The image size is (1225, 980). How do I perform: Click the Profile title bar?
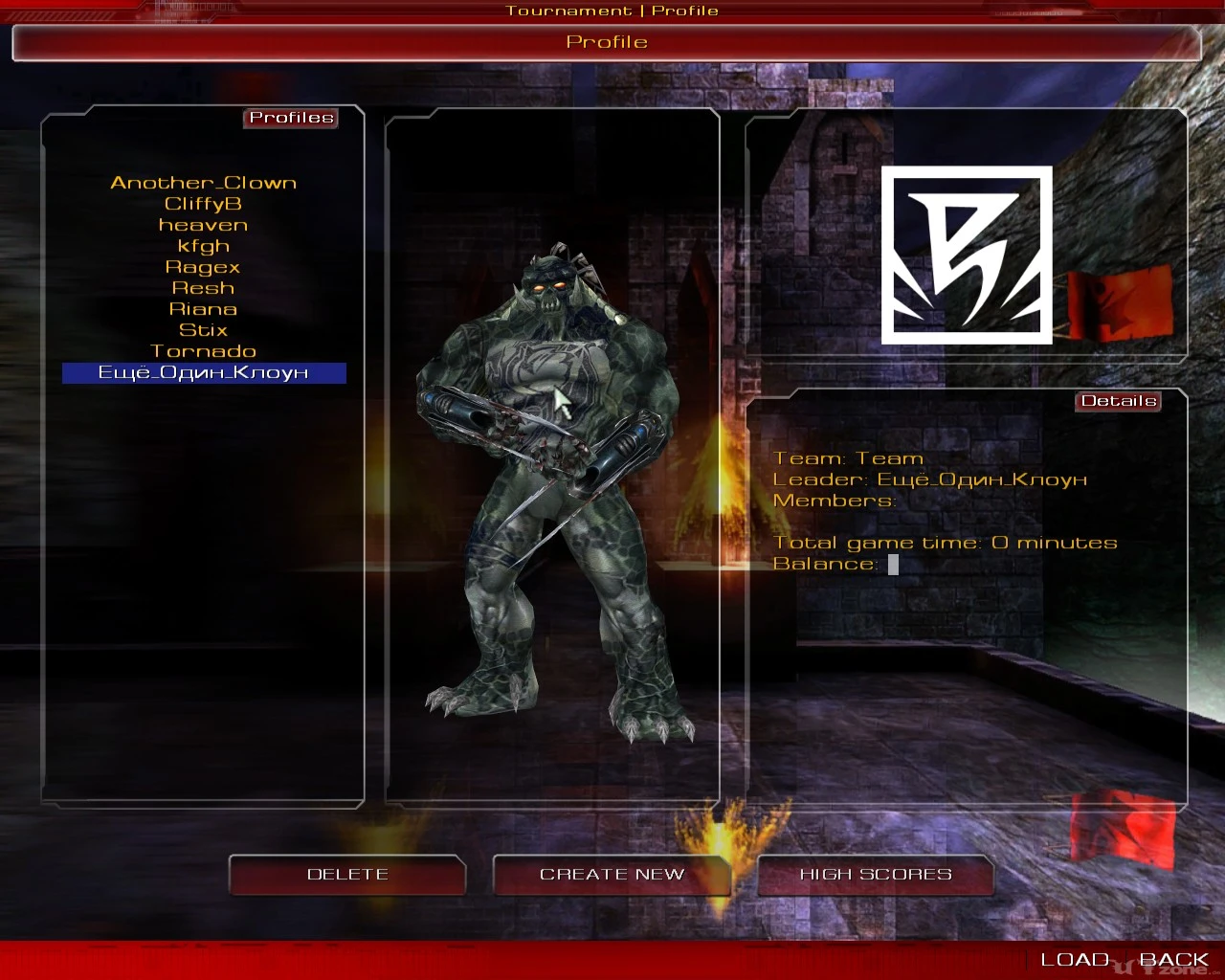tap(608, 42)
